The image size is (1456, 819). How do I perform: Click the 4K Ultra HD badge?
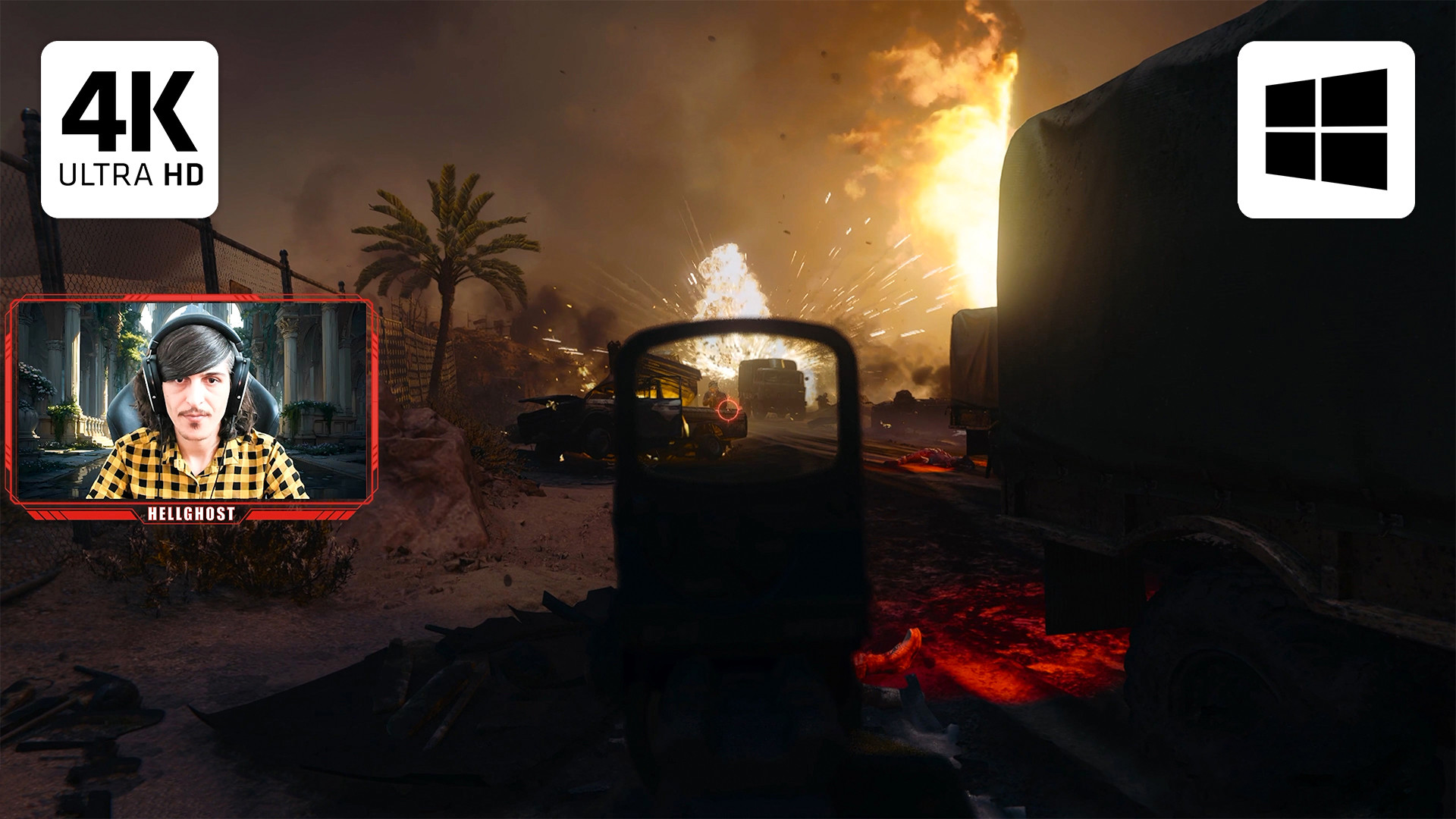pos(130,130)
